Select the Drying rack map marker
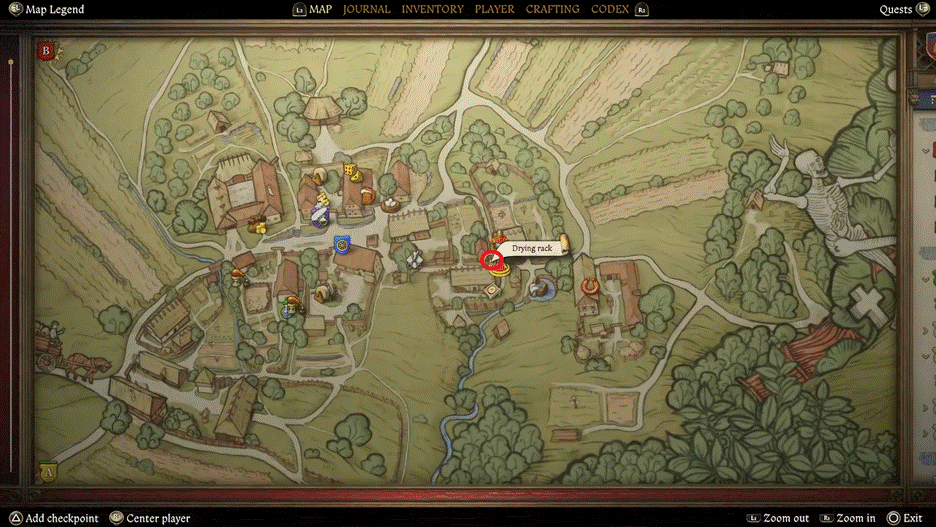The height and width of the screenshot is (527, 936). point(491,261)
